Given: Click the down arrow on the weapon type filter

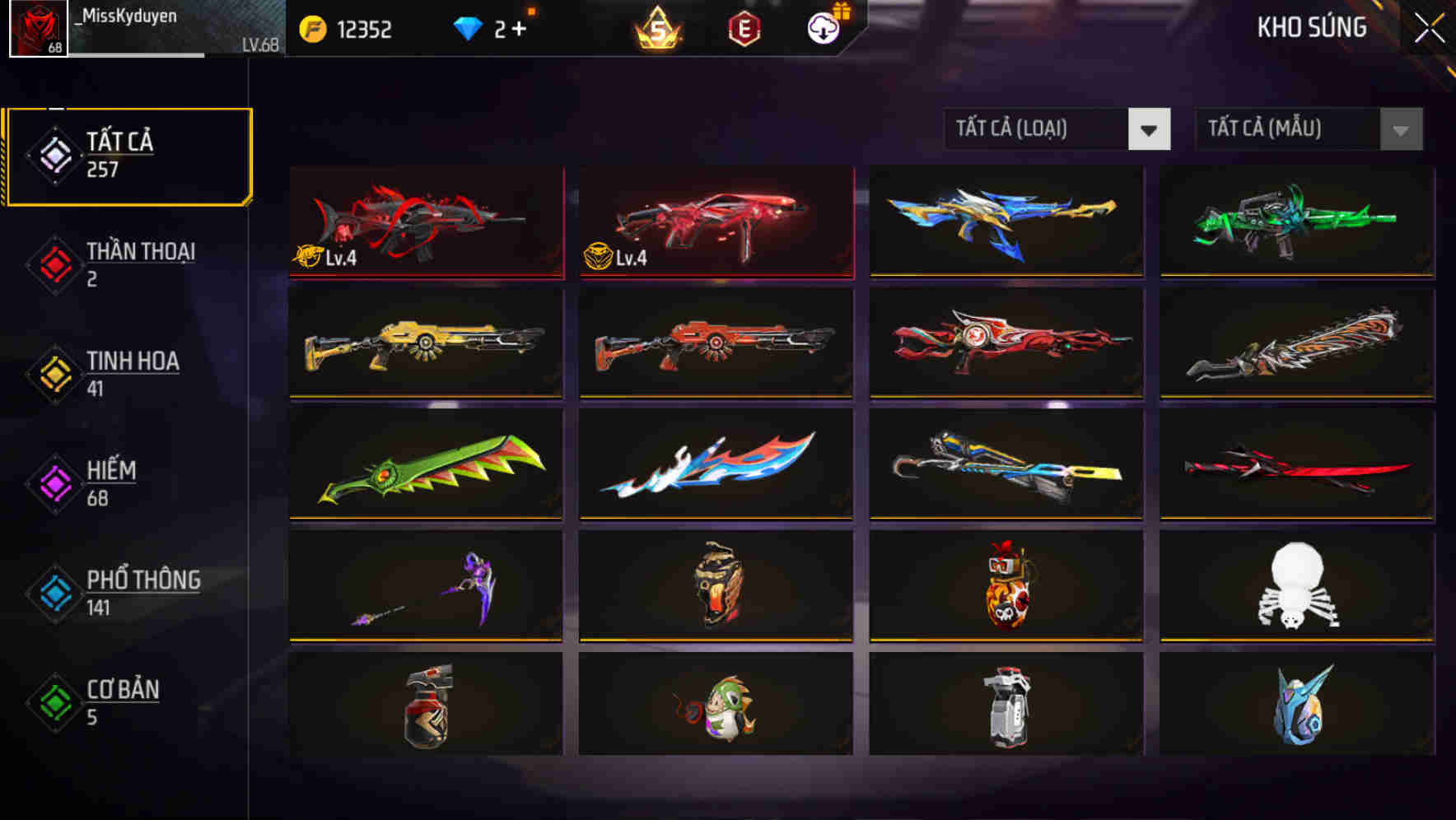Looking at the screenshot, I should click(x=1149, y=129).
